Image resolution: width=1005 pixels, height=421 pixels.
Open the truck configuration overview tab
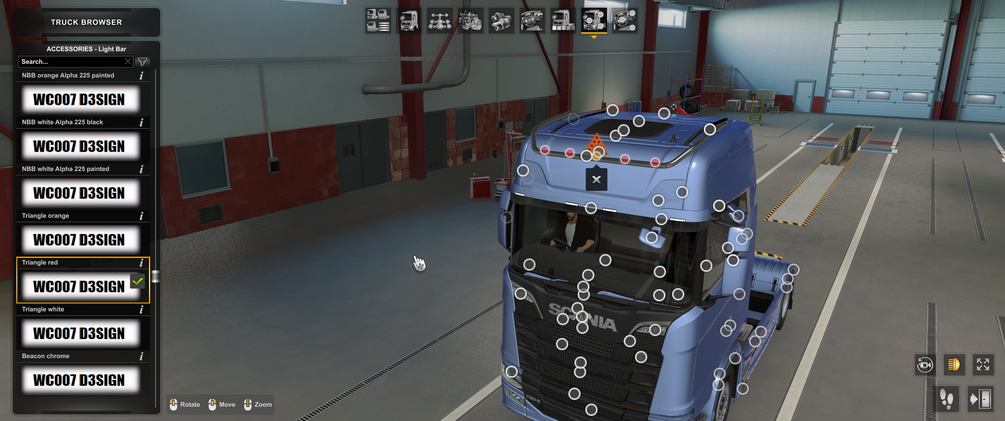[x=378, y=20]
